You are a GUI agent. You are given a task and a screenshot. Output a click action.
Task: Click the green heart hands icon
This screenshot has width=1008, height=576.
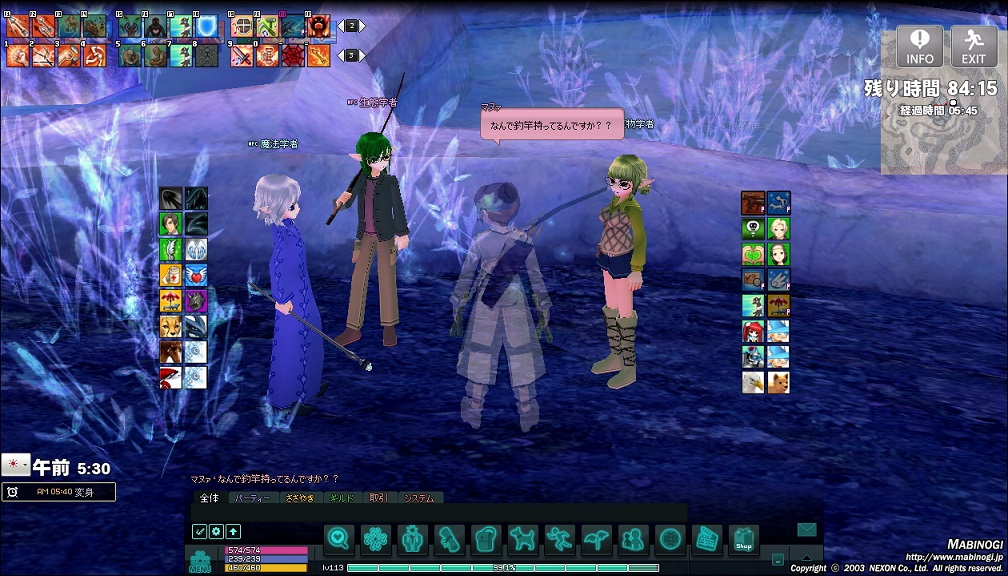[x=753, y=254]
